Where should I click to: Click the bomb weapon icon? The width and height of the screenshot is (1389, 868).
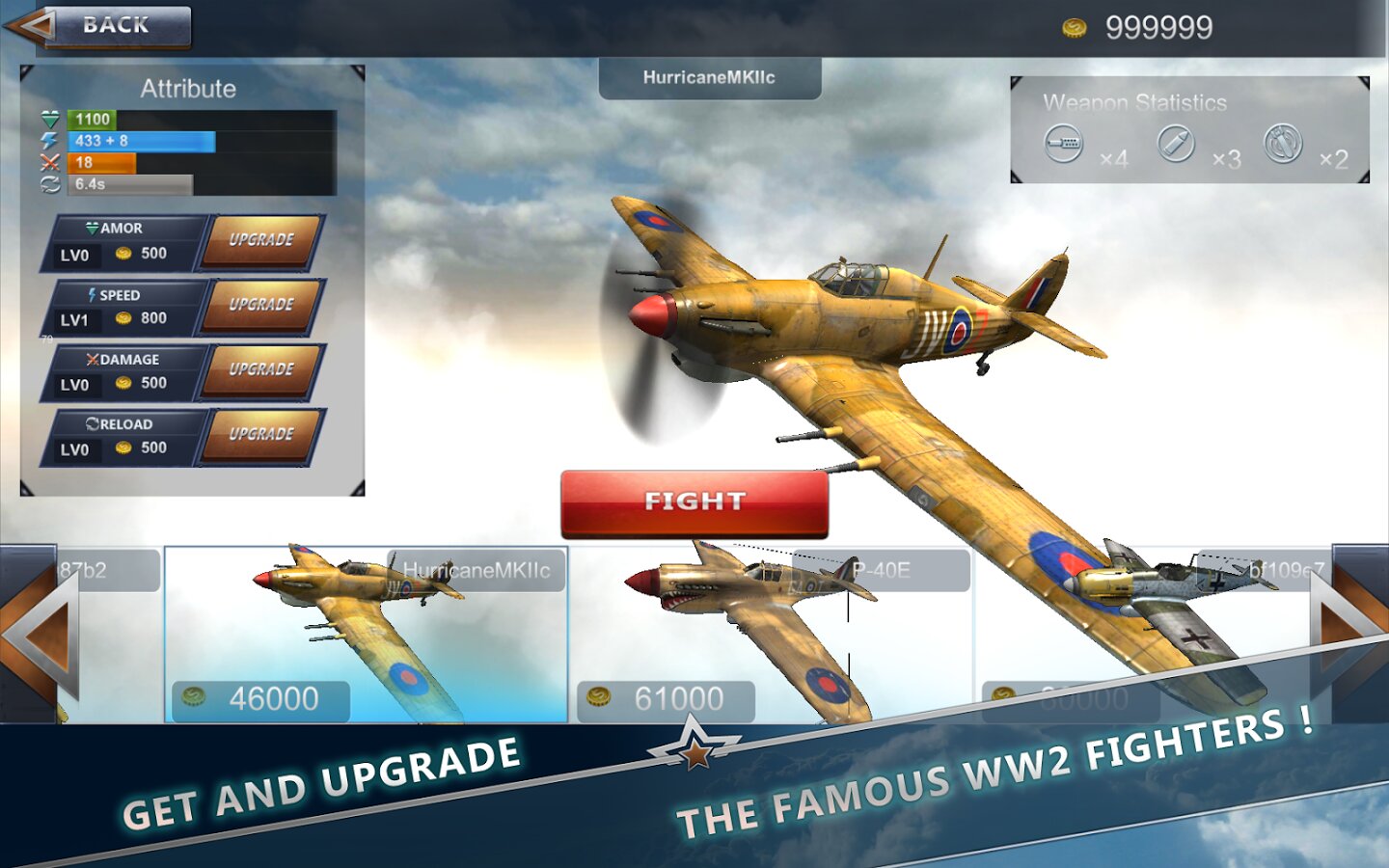click(x=1283, y=144)
